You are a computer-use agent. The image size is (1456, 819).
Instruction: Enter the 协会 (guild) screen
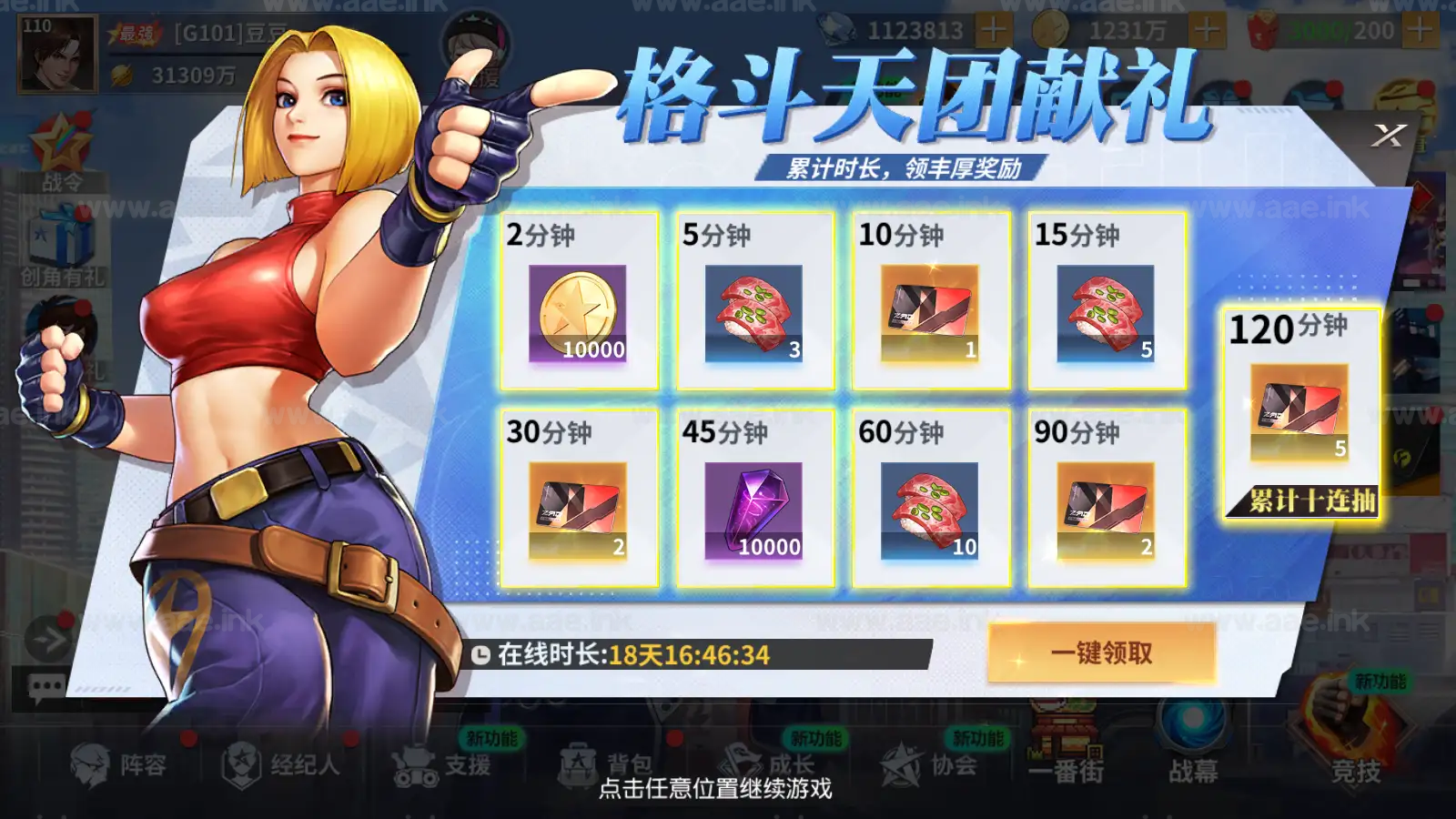[x=928, y=766]
